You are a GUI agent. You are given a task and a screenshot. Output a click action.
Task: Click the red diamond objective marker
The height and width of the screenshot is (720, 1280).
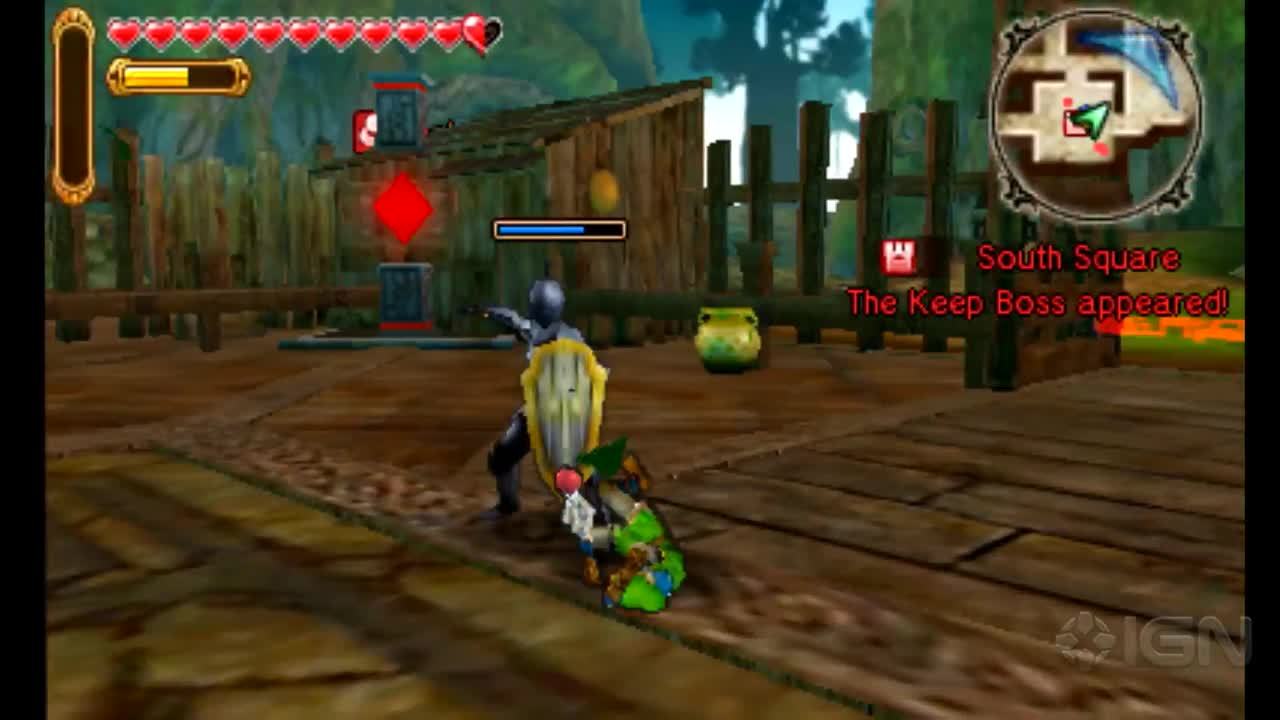click(404, 210)
